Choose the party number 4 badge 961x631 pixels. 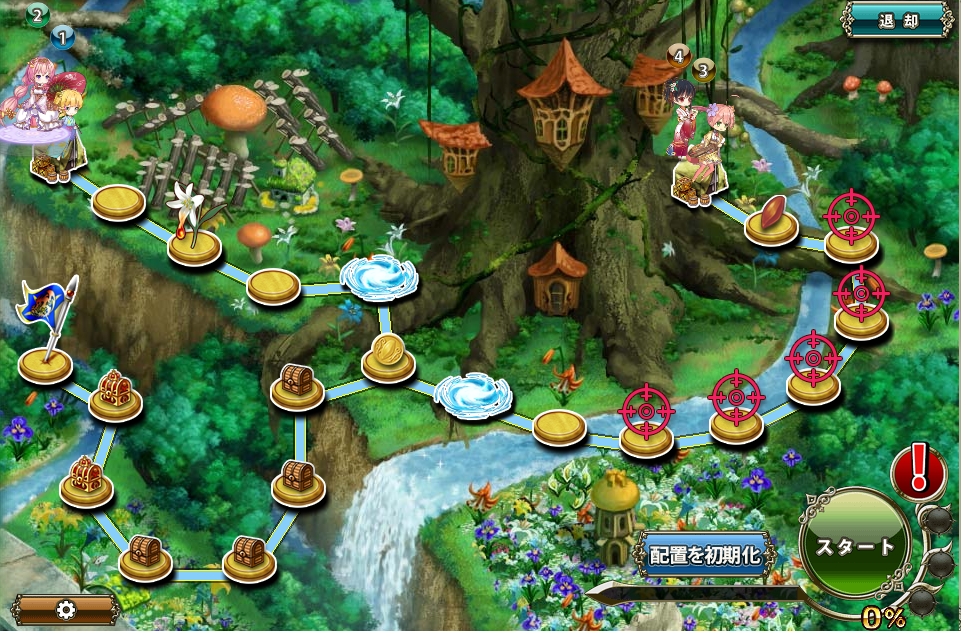[679, 56]
